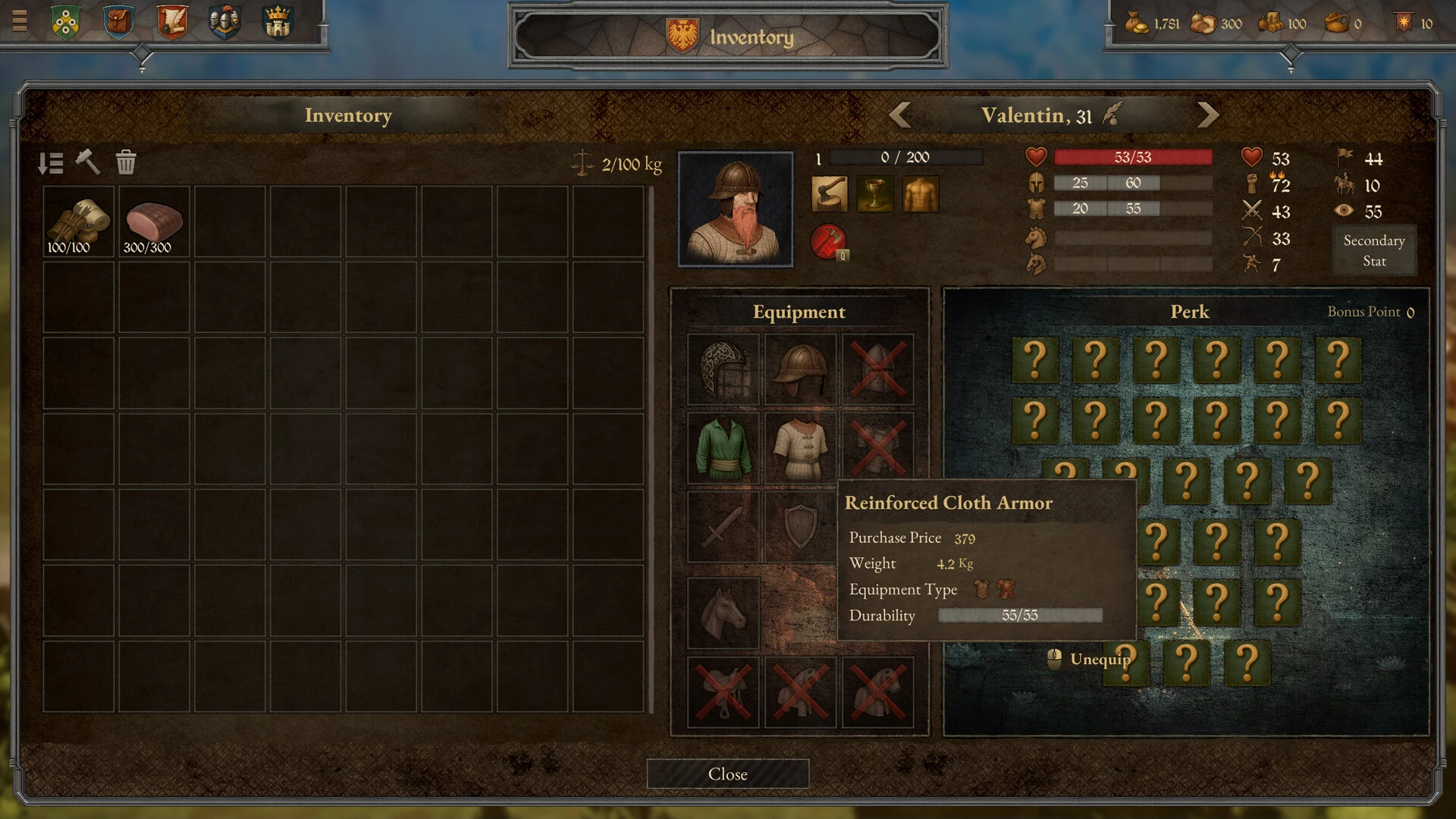Open the satchel bag icon
1456x819 pixels.
[x=118, y=21]
